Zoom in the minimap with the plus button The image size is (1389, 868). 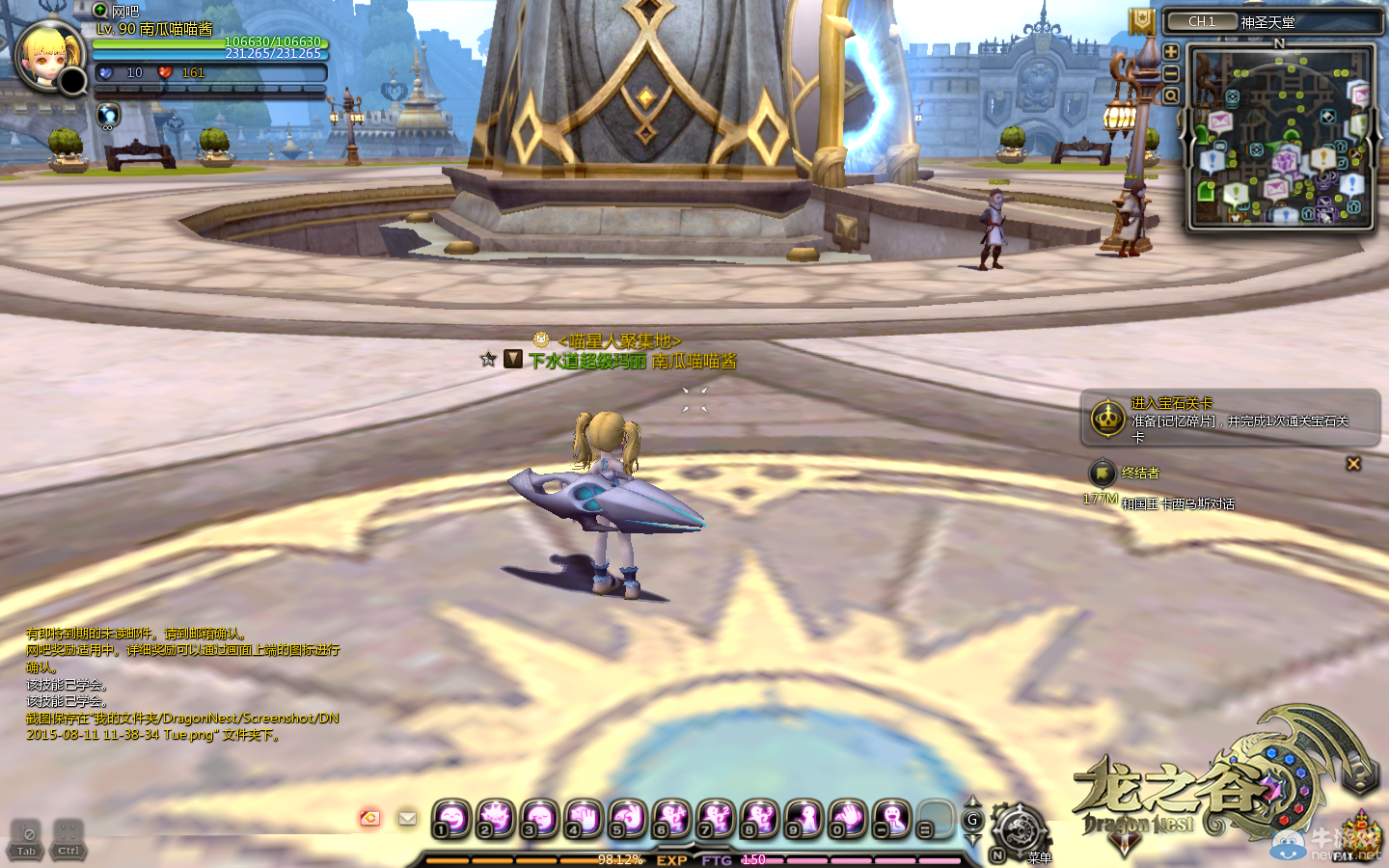1171,52
